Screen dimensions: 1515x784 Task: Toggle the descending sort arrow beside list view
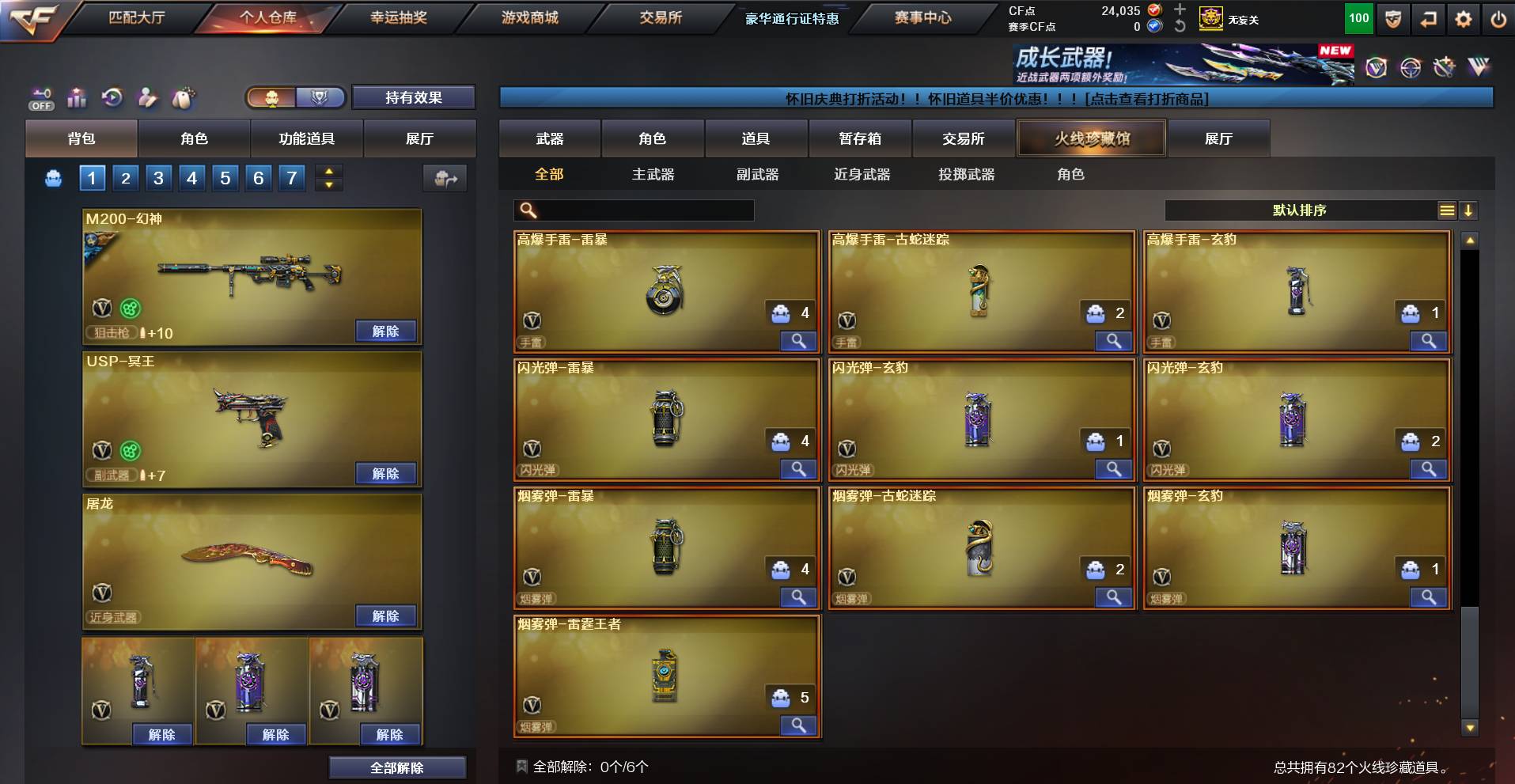[1469, 210]
